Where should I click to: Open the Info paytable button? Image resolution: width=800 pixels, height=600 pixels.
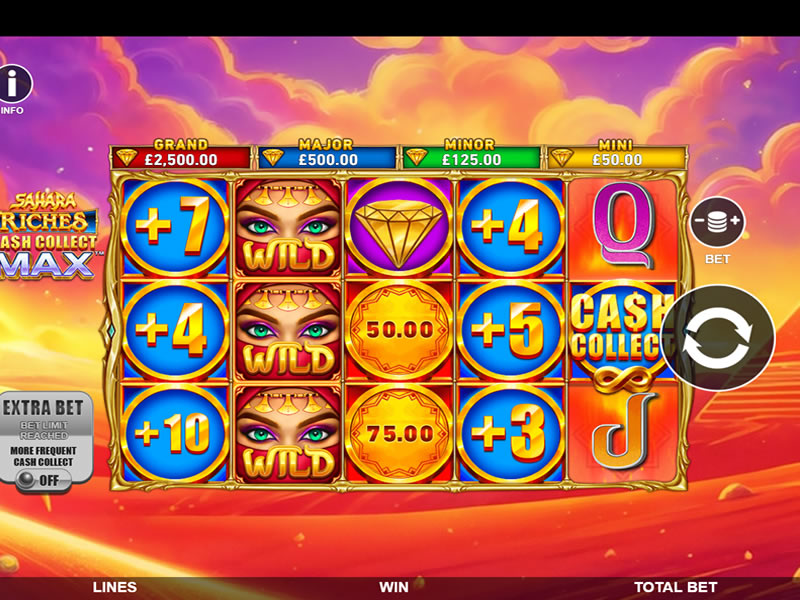point(14,84)
